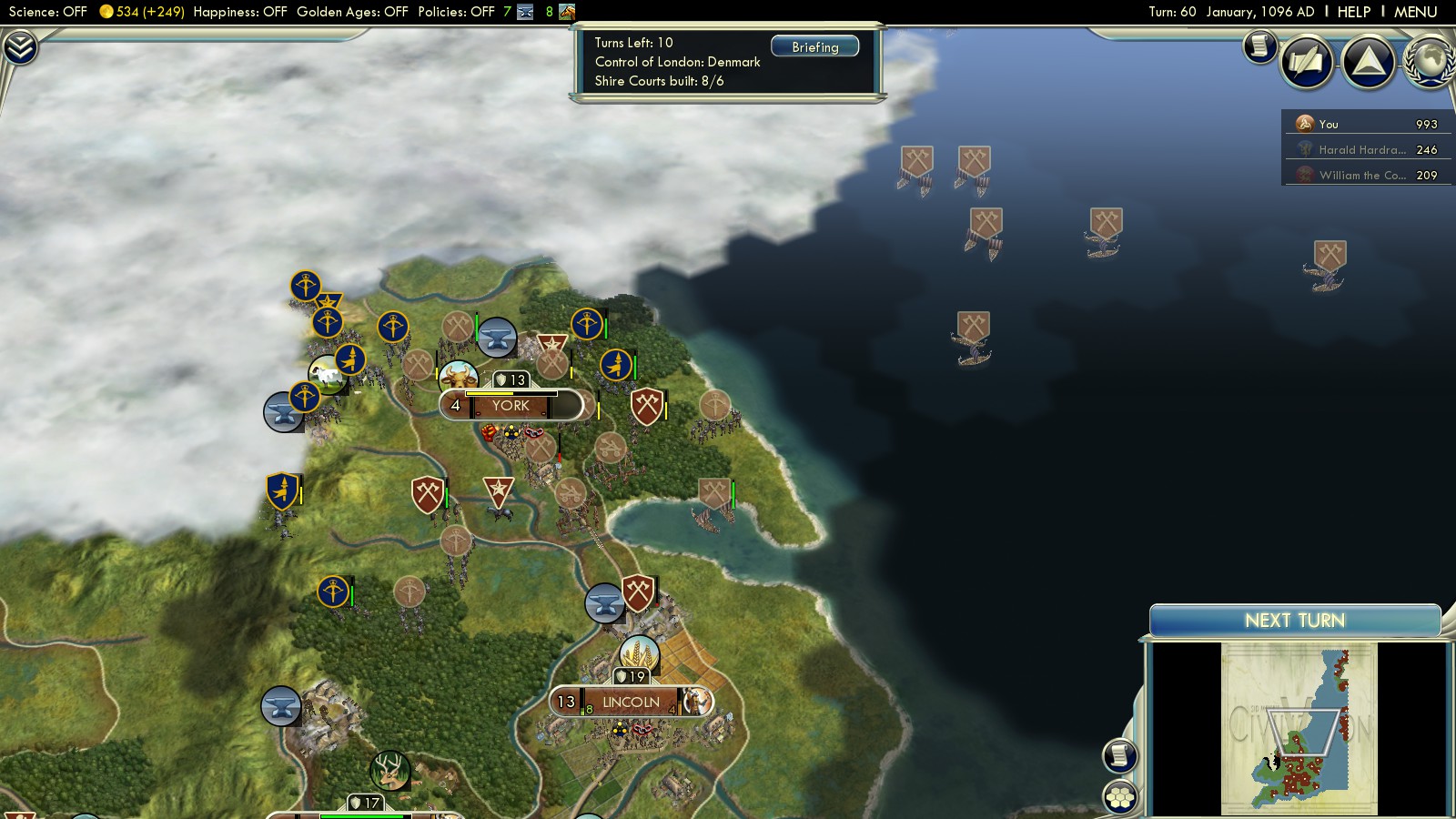Click the Policies: OFF top bar entry

pyautogui.click(x=456, y=12)
